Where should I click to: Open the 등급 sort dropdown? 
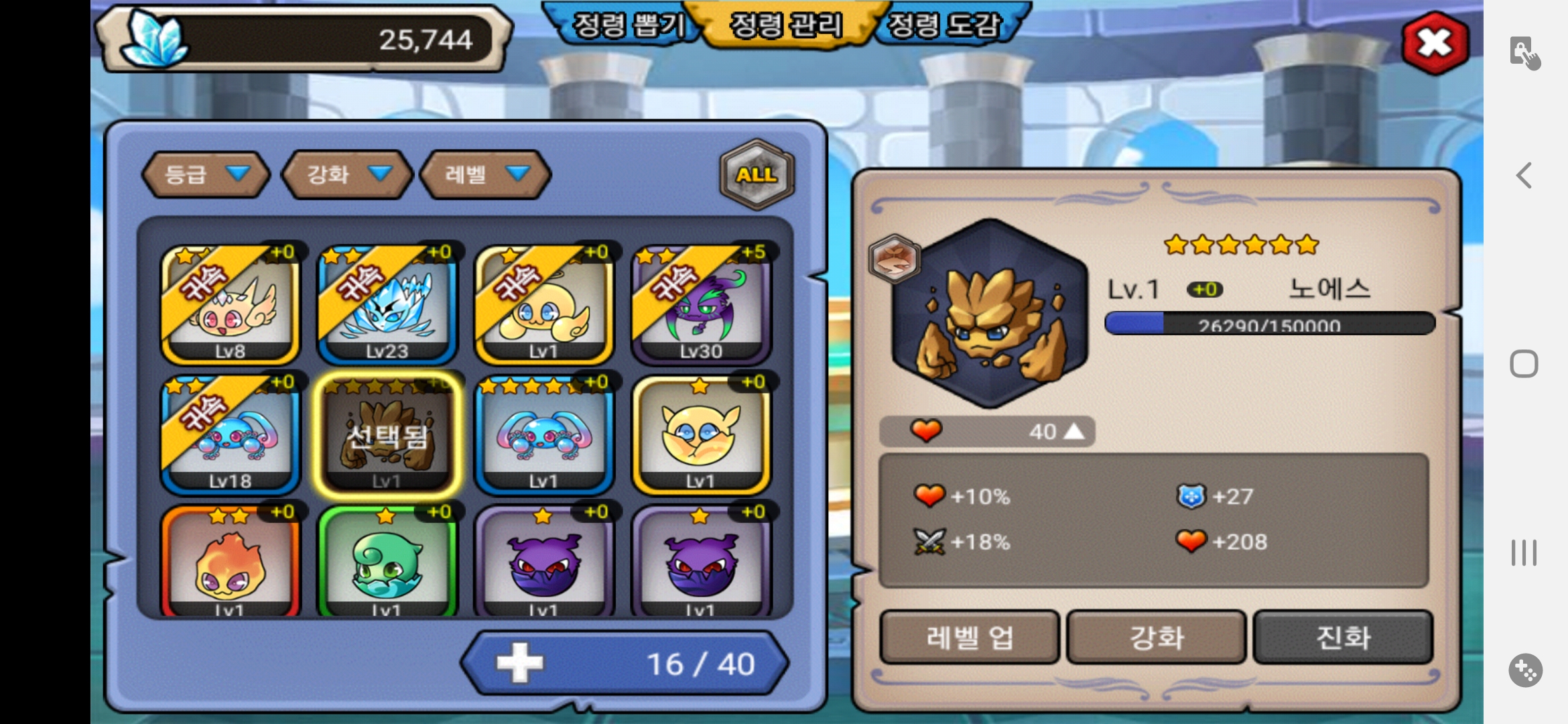pyautogui.click(x=206, y=174)
